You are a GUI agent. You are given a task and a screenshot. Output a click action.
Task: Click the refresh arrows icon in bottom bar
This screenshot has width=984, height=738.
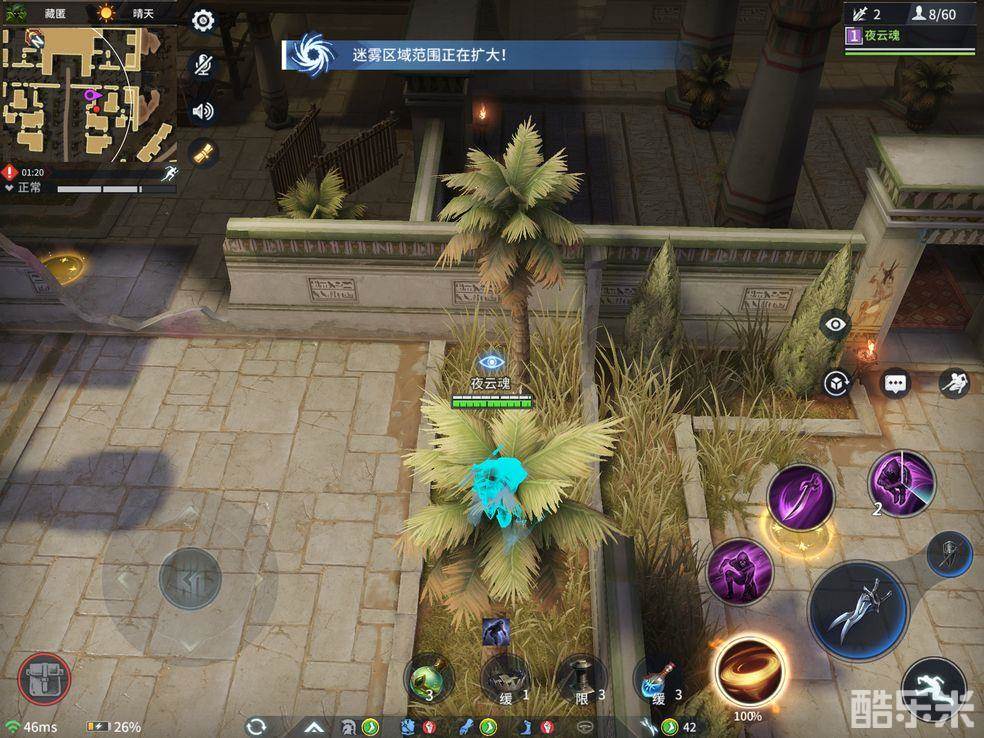click(x=257, y=727)
